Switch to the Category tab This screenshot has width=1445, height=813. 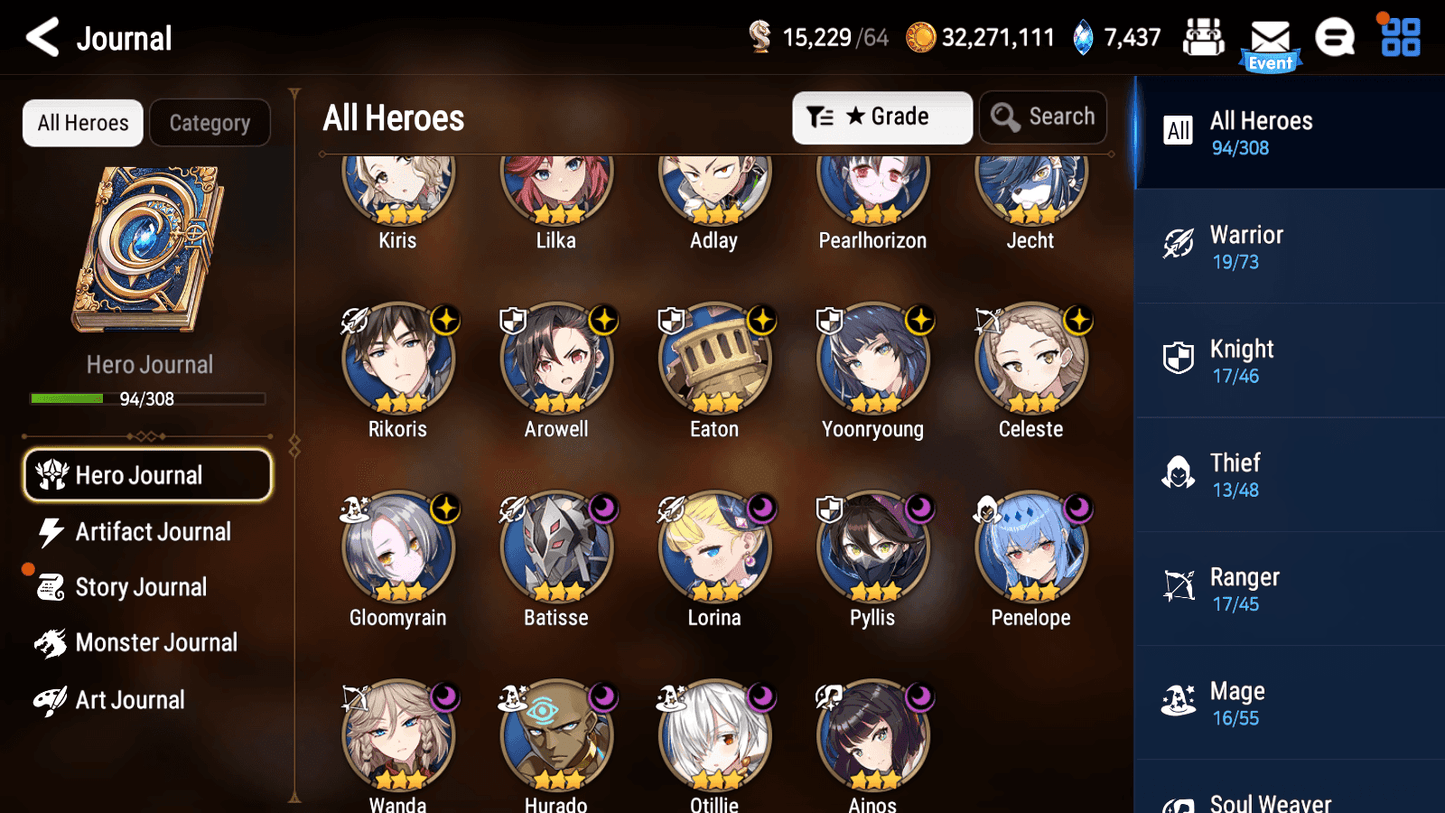click(x=210, y=122)
